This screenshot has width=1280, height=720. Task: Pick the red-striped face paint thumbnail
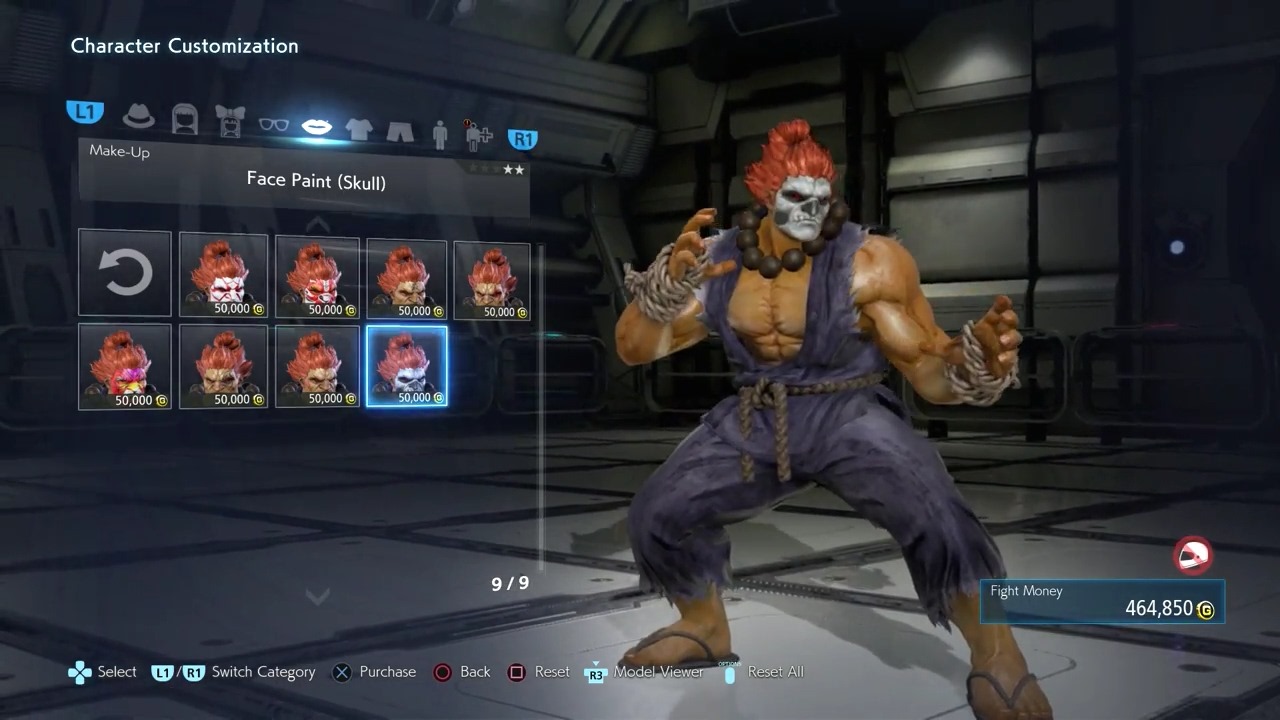tap(317, 276)
